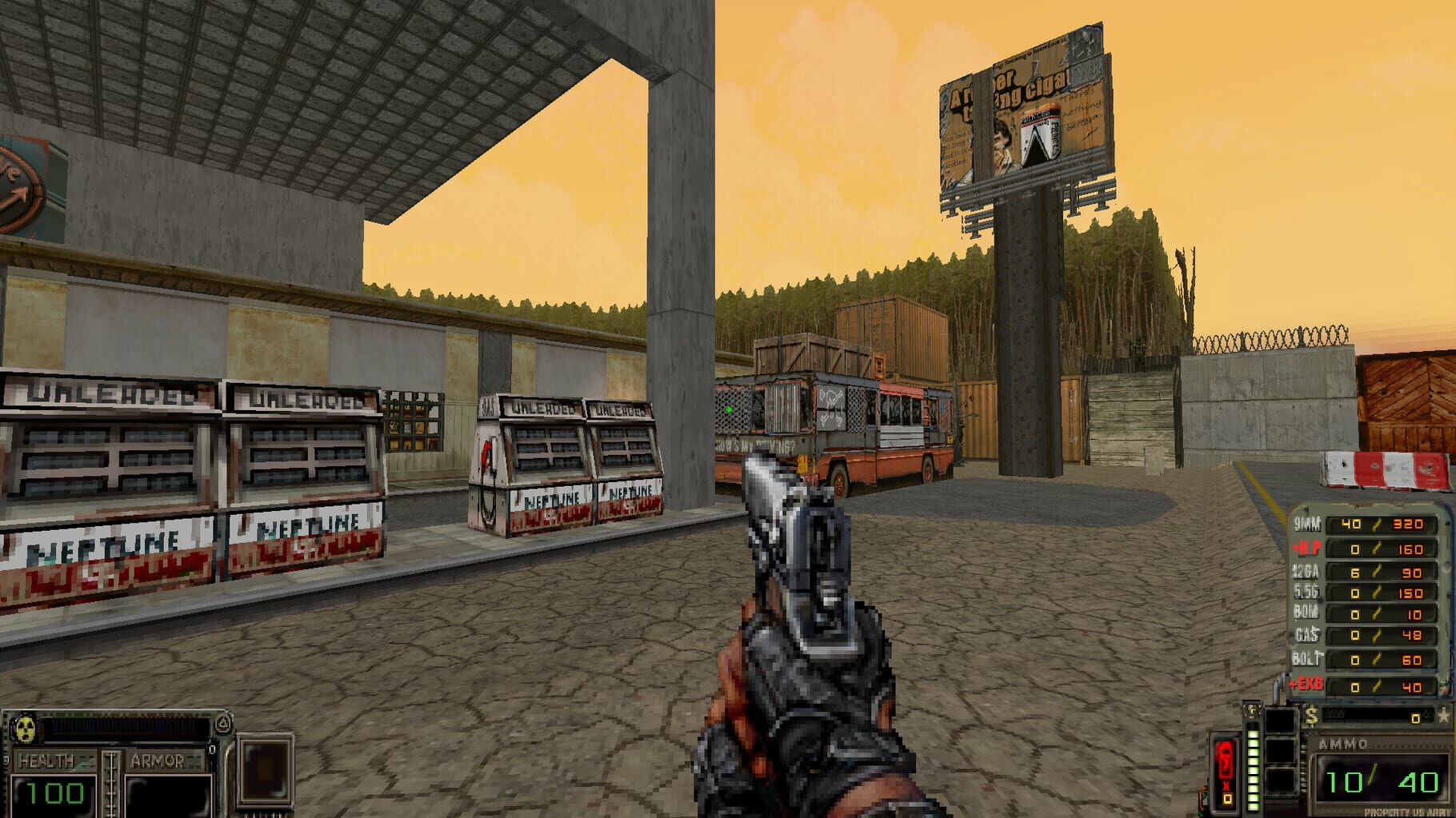Click the green HEALTH meter bar
Screen dimensions: 1456x818
pos(56,793)
